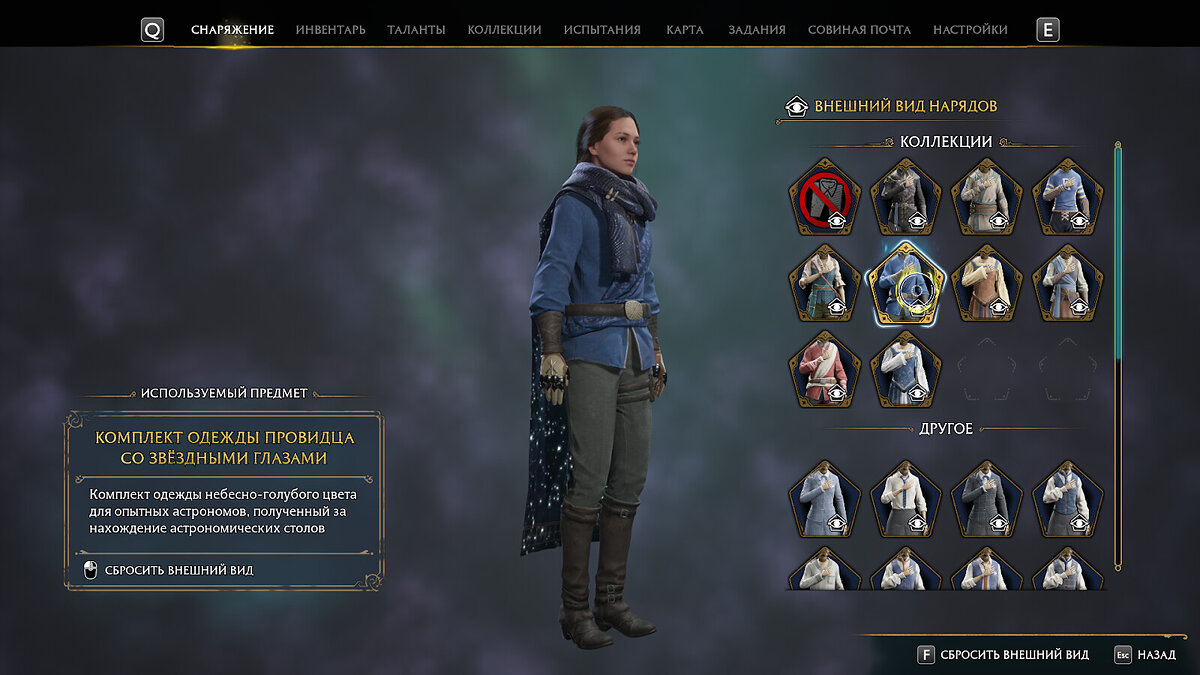This screenshot has width=1200, height=675.
Task: Show the Испытания tab
Action: pyautogui.click(x=602, y=30)
